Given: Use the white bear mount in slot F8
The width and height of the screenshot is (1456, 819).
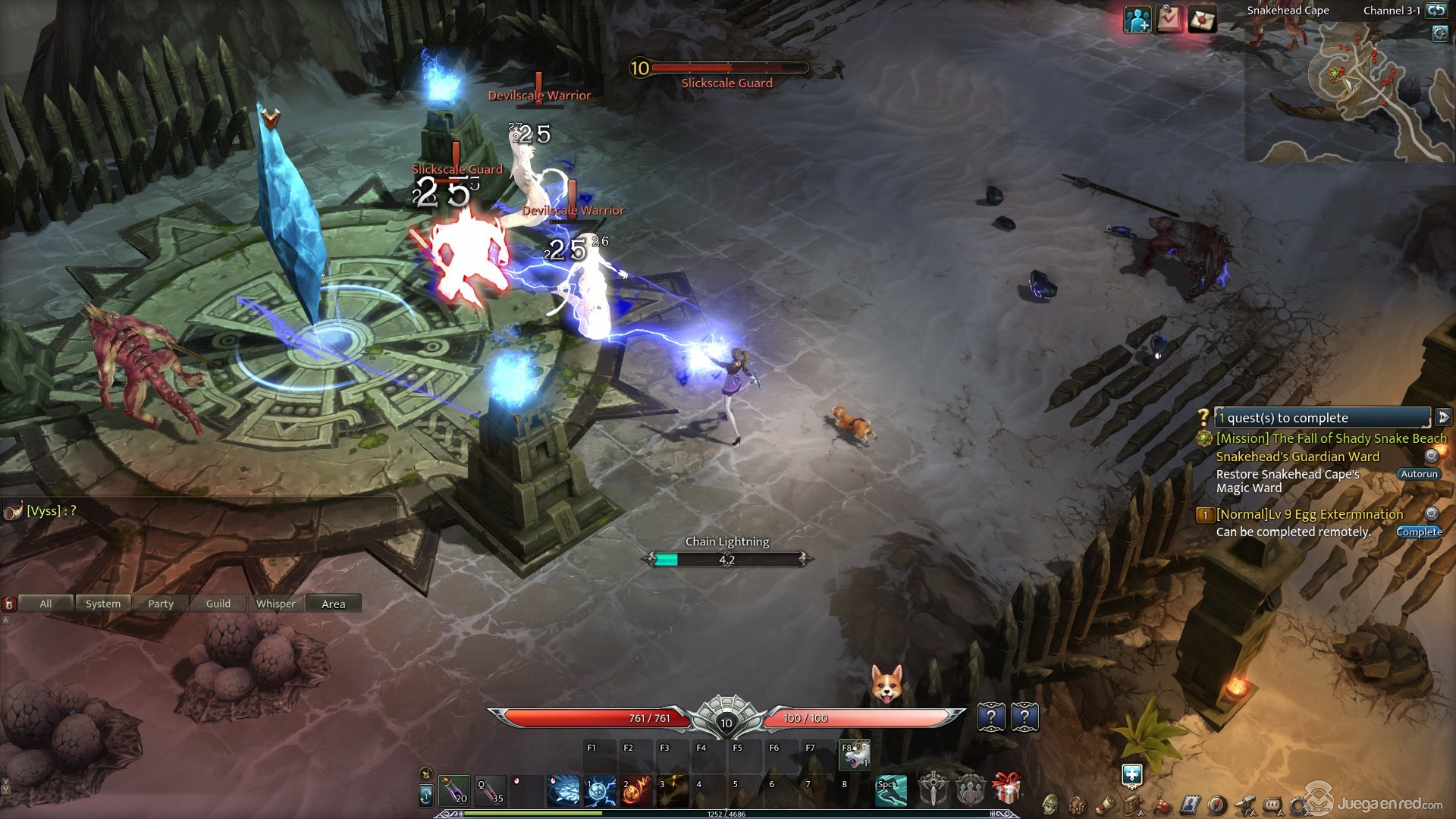Looking at the screenshot, I should coord(855,755).
